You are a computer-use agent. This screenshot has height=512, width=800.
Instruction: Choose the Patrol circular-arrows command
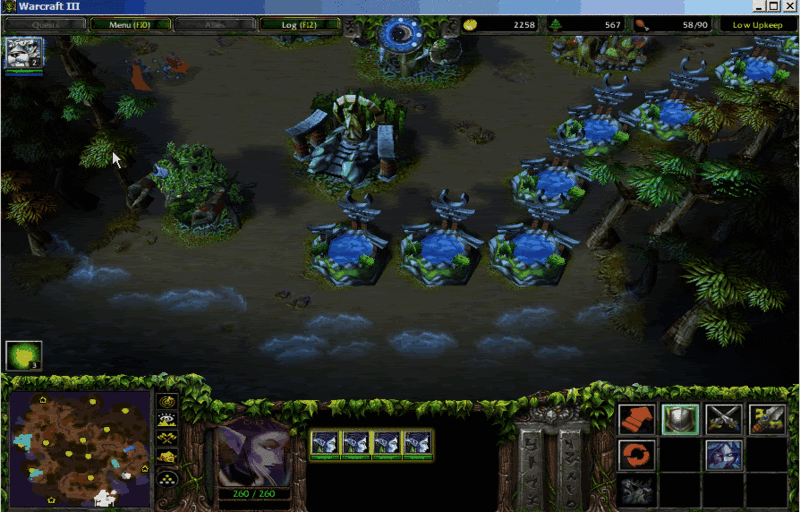click(x=636, y=456)
